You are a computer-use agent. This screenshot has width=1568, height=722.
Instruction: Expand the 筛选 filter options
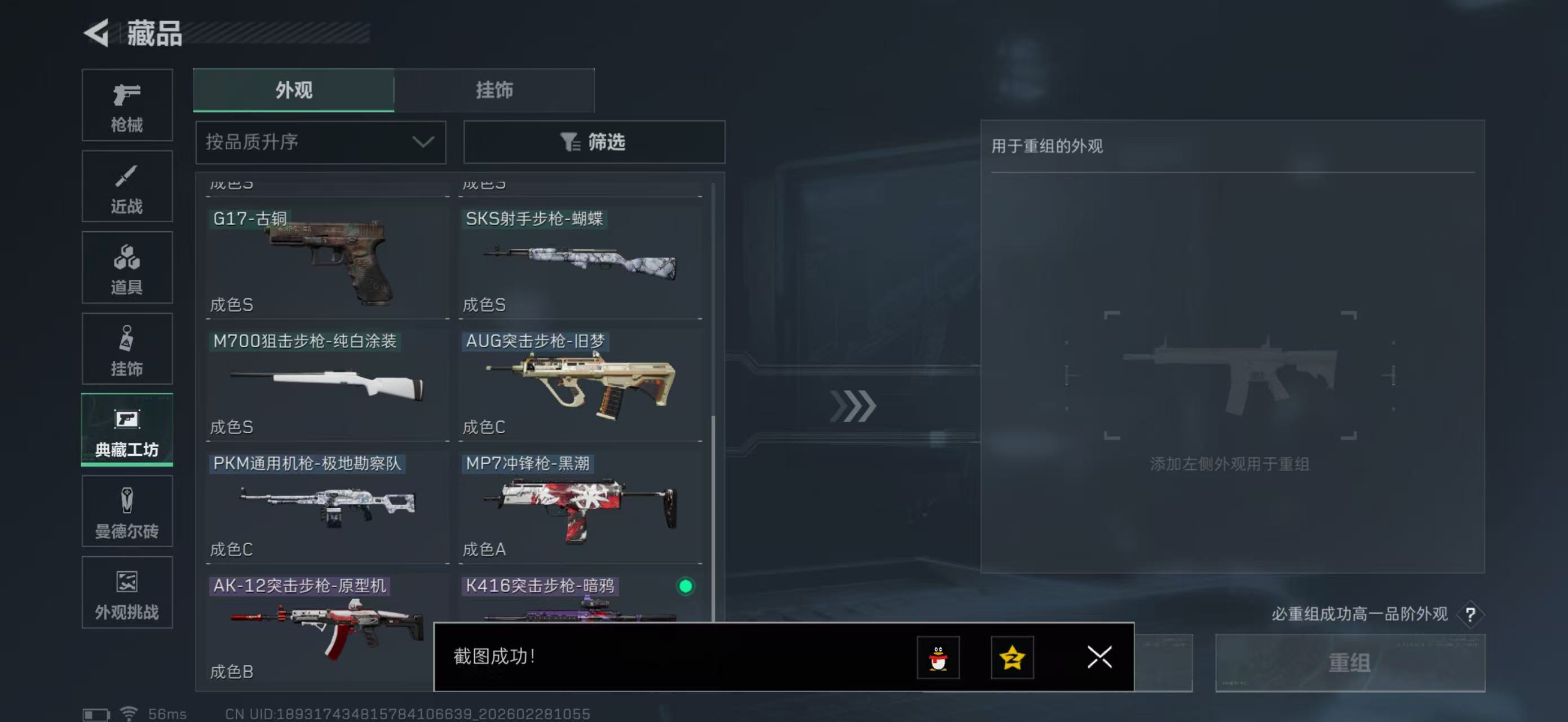tap(594, 143)
